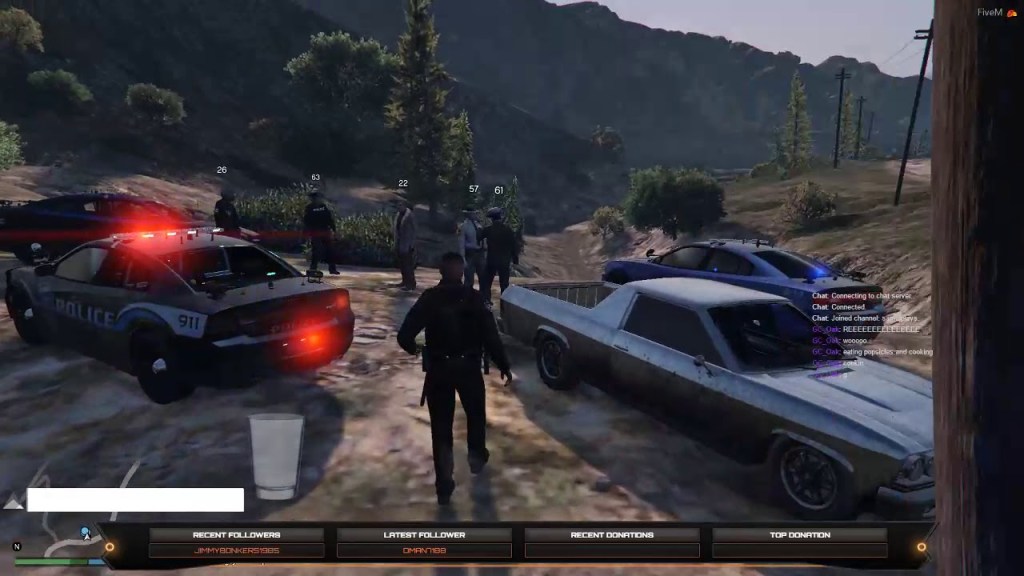Click the FiveM logo watermark
1024x576 pixels.
[x=994, y=11]
